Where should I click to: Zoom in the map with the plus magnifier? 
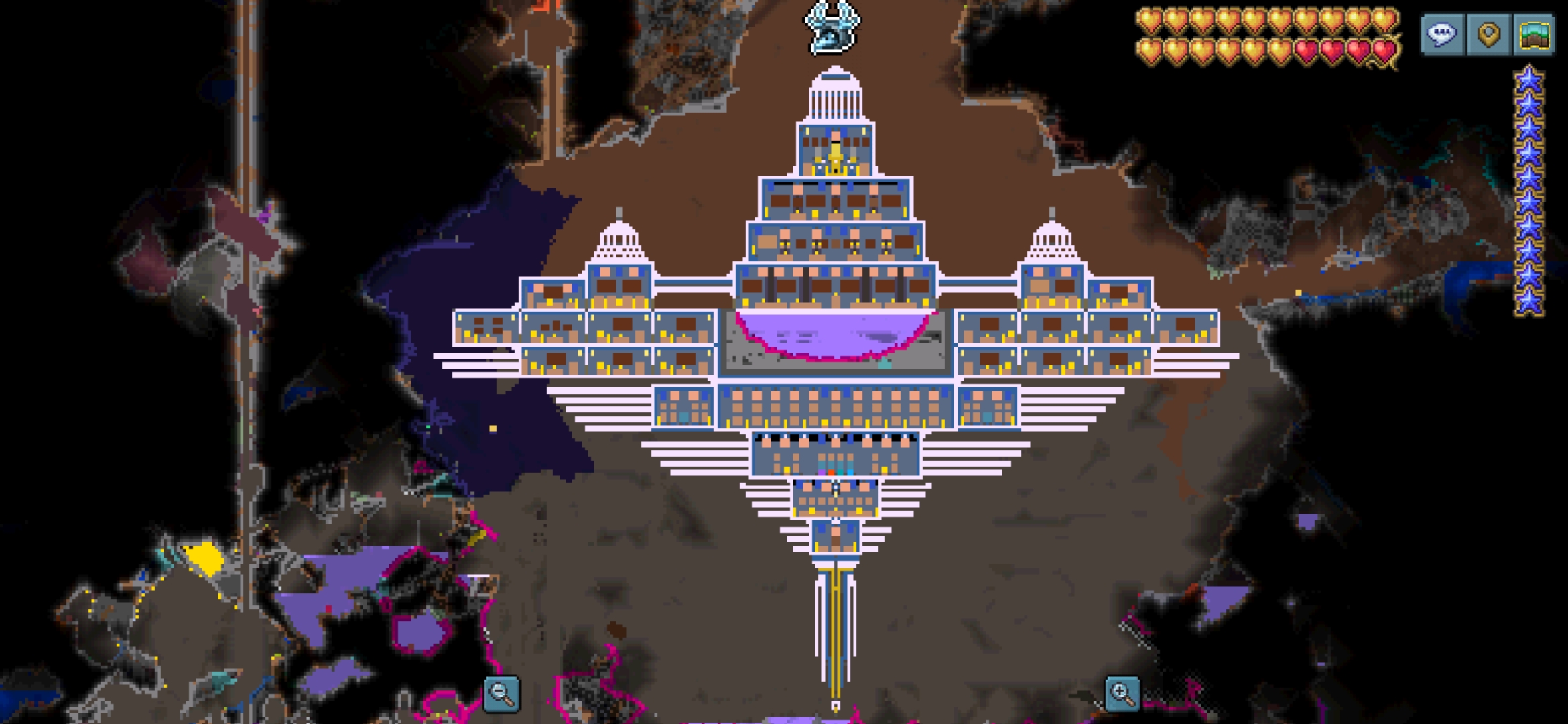(x=1122, y=693)
